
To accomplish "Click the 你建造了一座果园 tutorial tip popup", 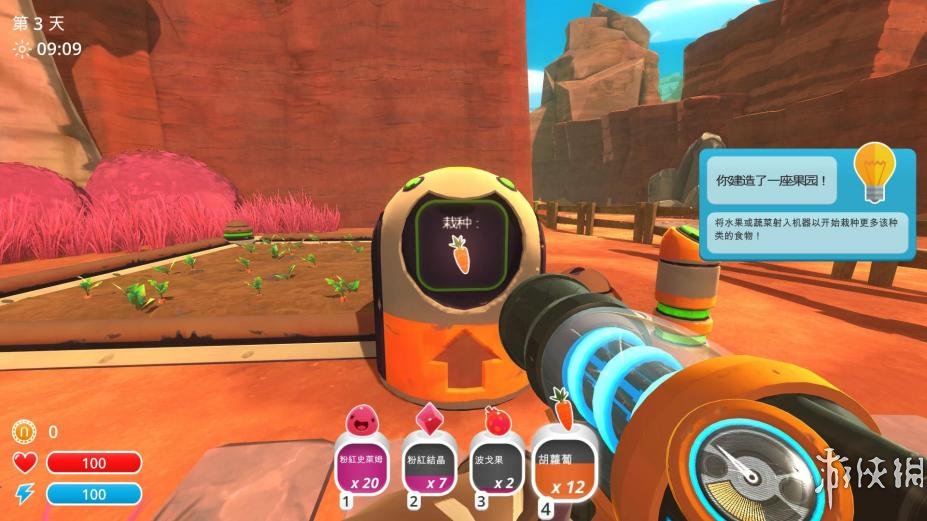I will (808, 204).
